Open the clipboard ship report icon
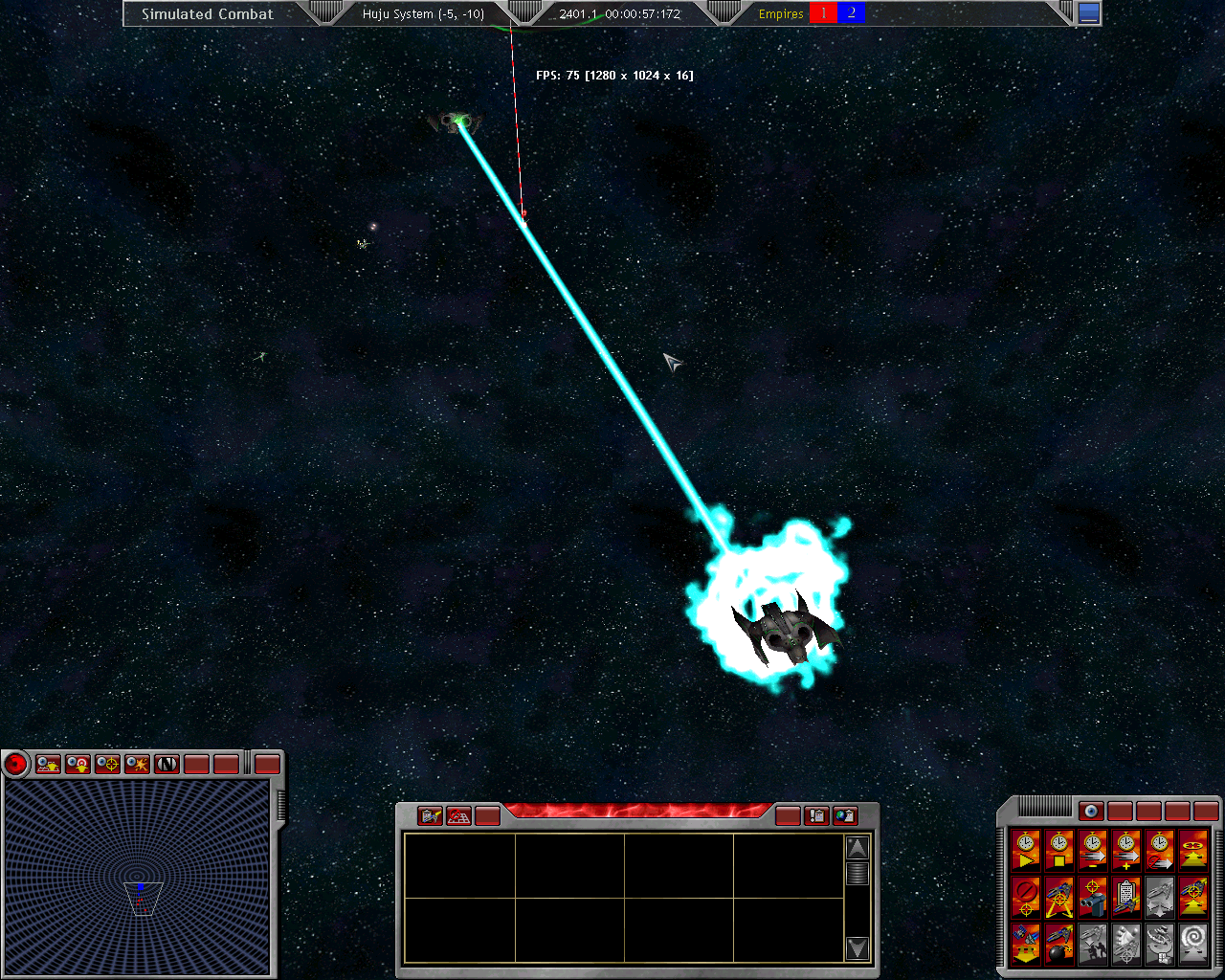 (x=1125, y=897)
